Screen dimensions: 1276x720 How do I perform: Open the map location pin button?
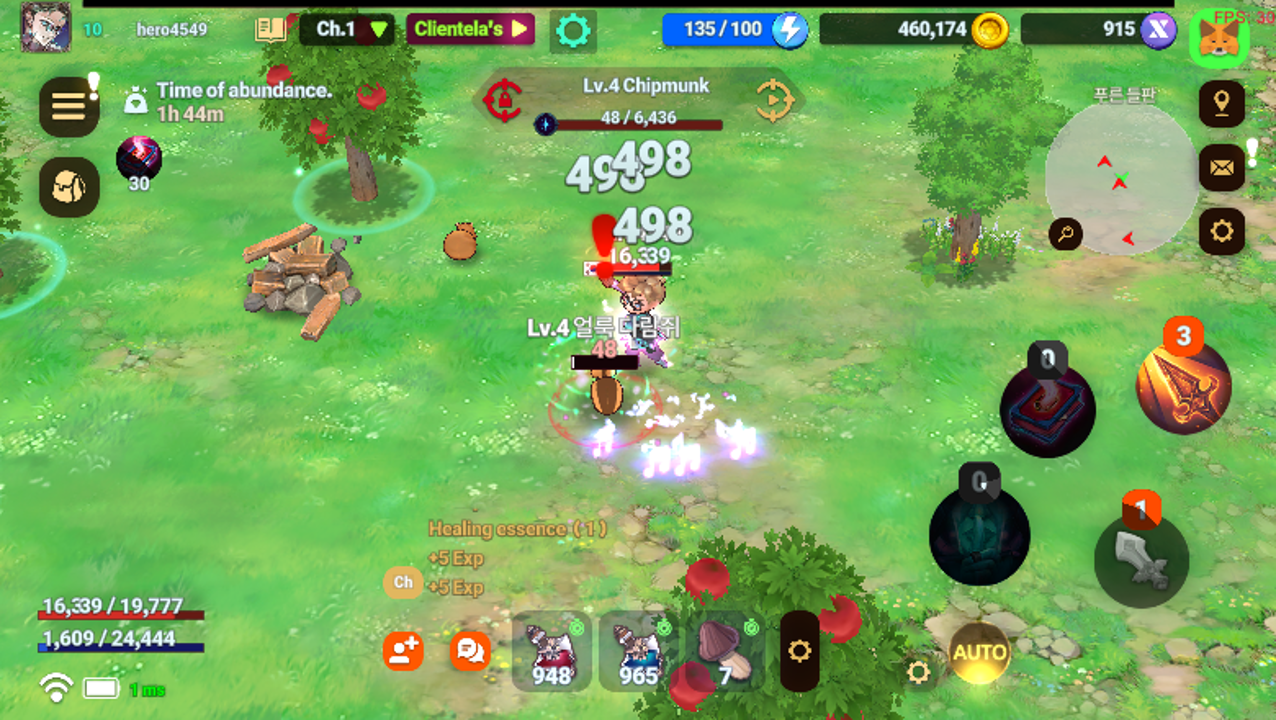(x=1221, y=104)
